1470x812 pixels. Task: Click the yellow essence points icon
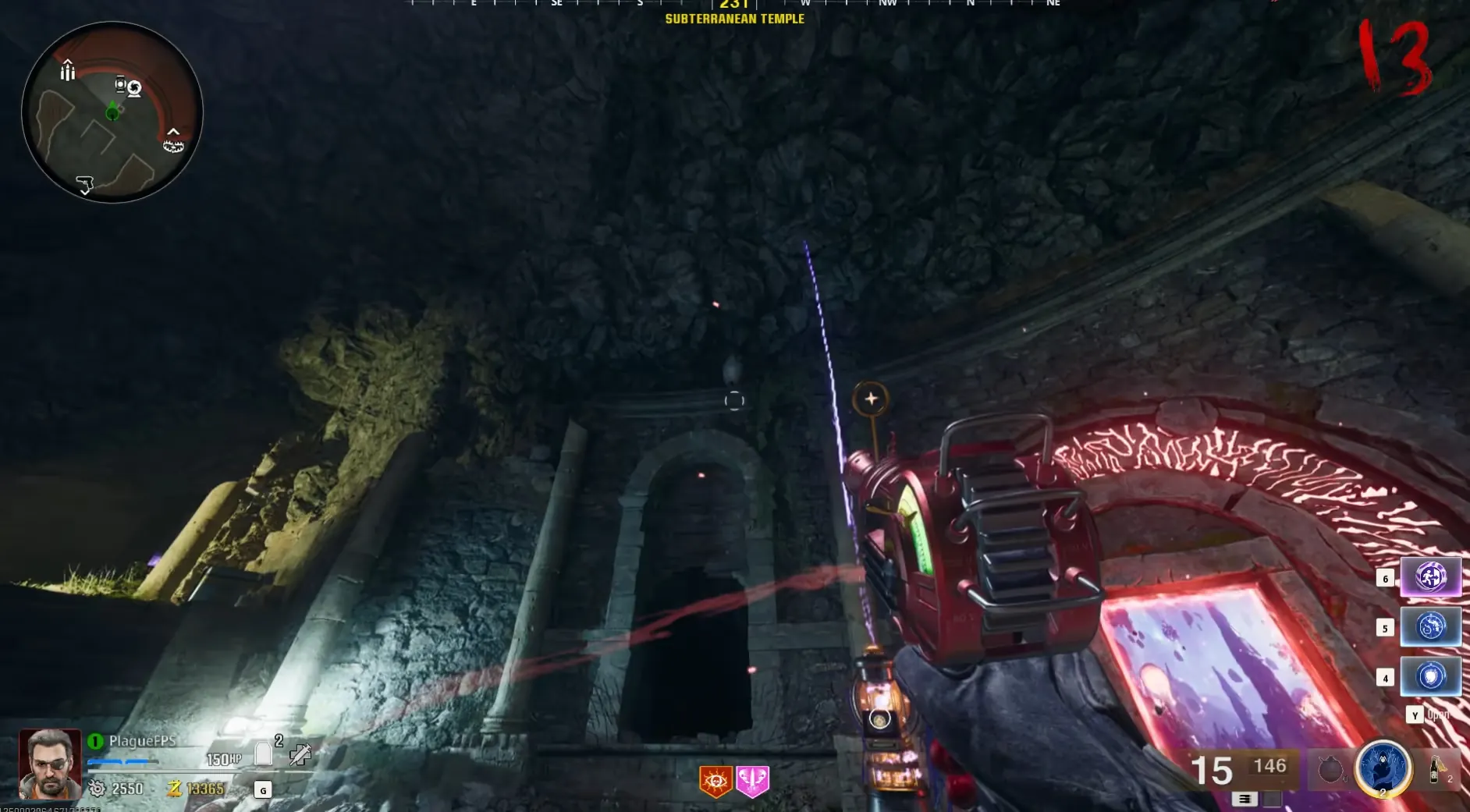[x=174, y=789]
